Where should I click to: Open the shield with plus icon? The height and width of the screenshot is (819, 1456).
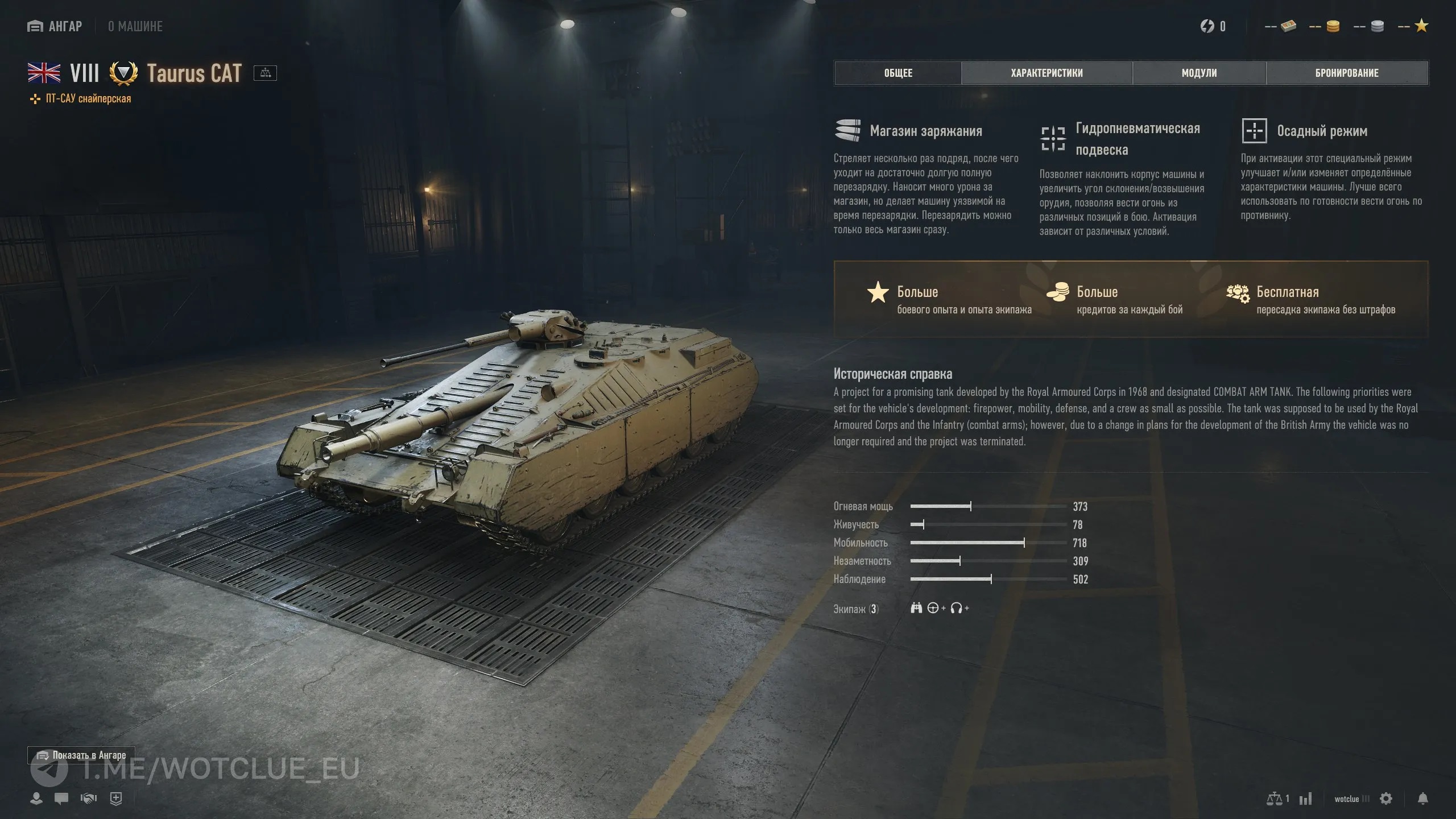(116, 799)
